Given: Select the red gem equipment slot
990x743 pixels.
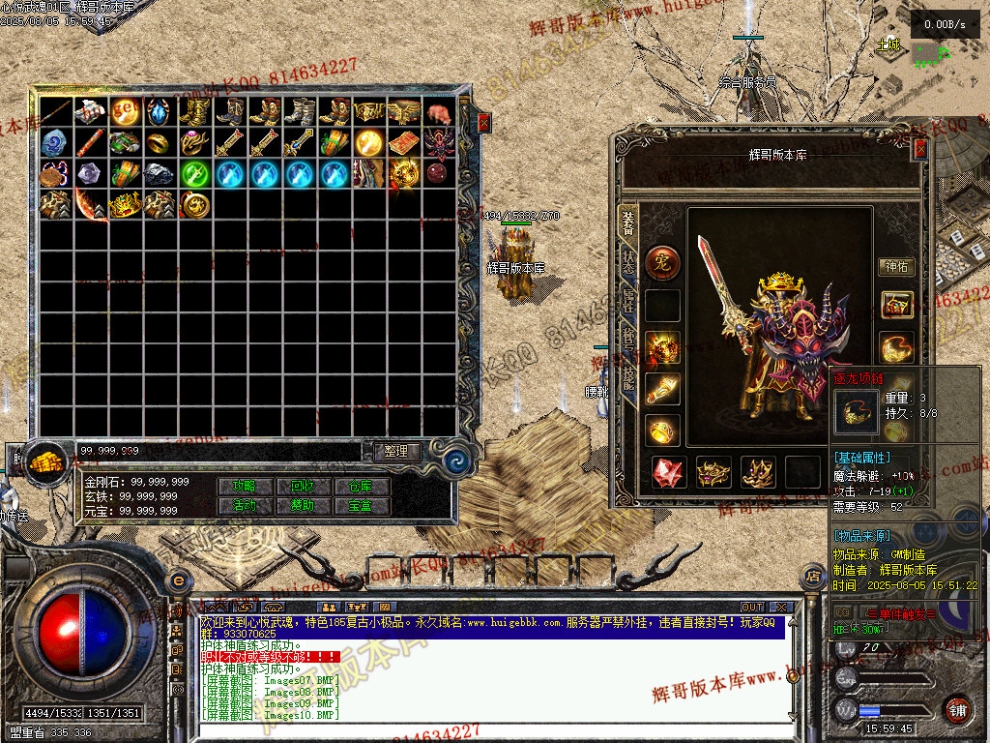Looking at the screenshot, I should (668, 472).
